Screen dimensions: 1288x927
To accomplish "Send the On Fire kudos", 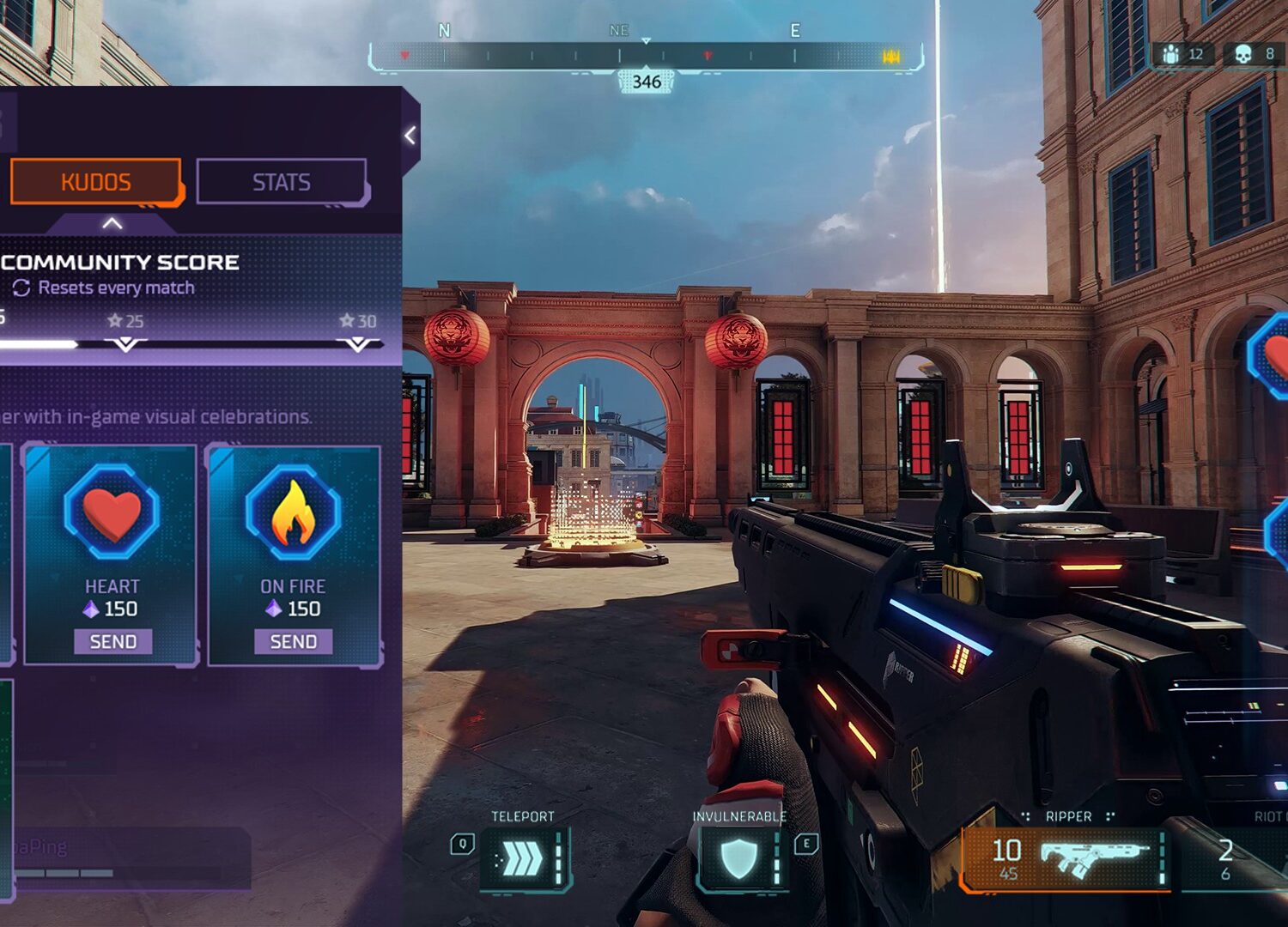I will (x=293, y=642).
